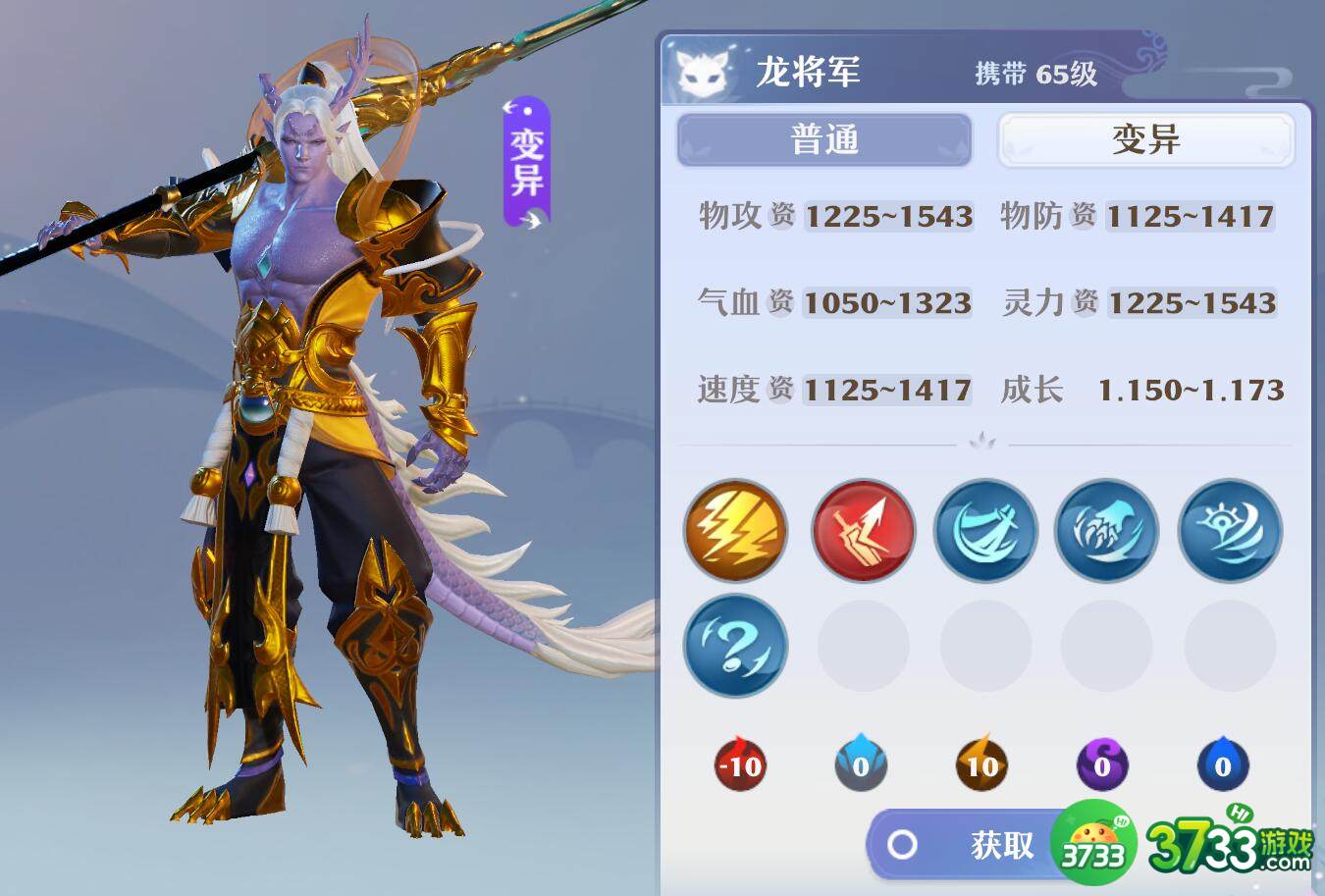
Task: Click the thunder resistance 10 icon
Action: coord(982,765)
